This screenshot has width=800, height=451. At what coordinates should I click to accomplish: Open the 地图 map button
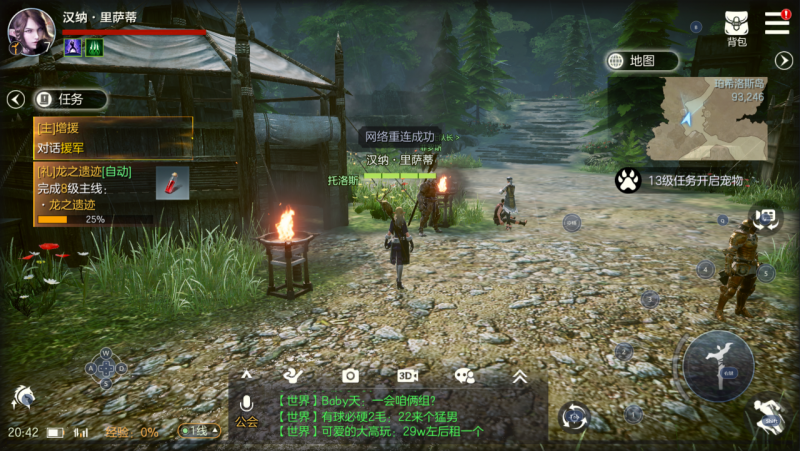coord(641,61)
